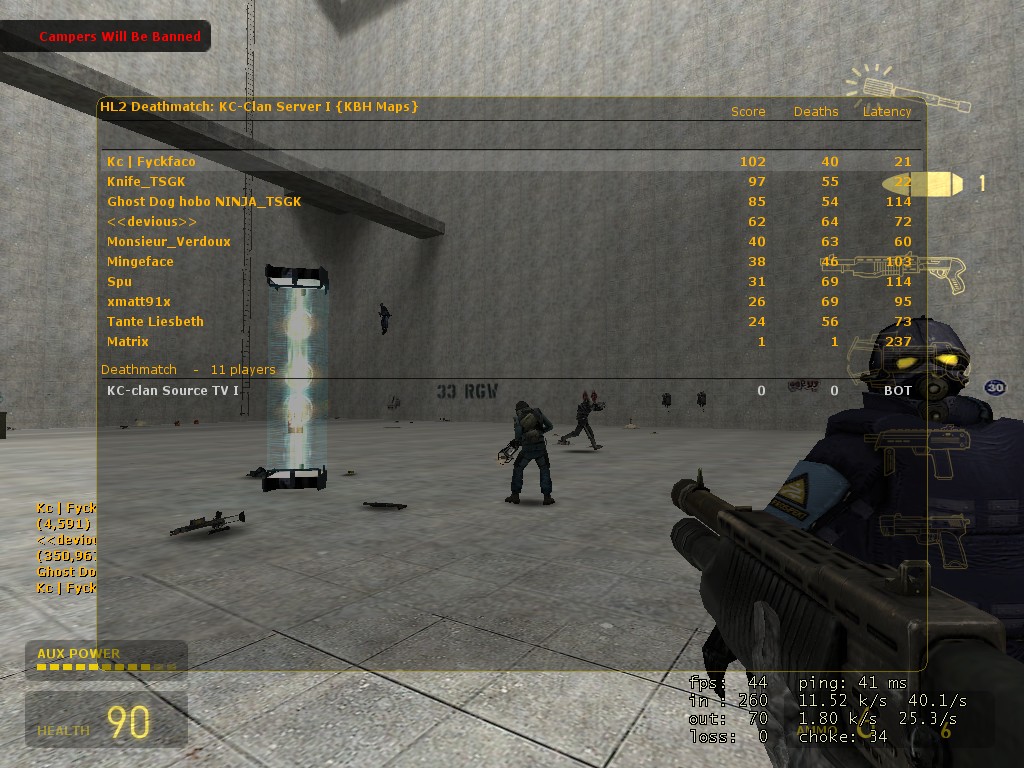Viewport: 1024px width, 768px height.
Task: Choose the shotgun weapon icon
Action: point(905,271)
